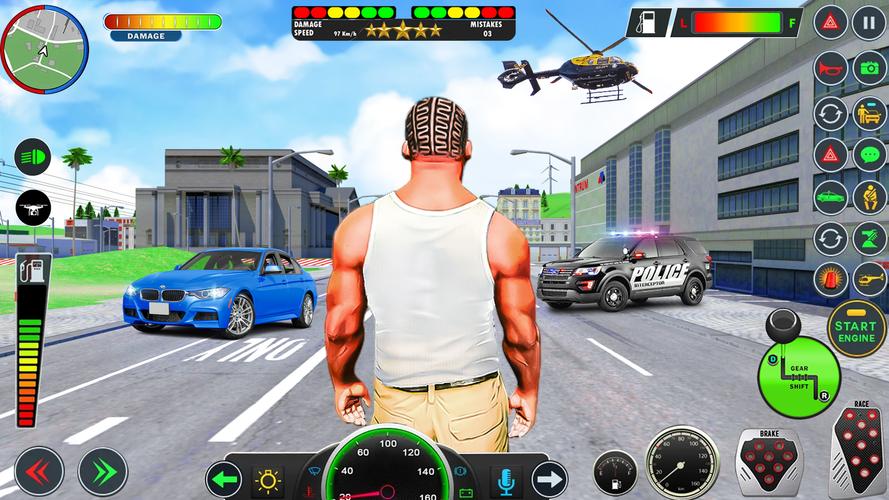The height and width of the screenshot is (500, 889).
Task: Activate the drone camera icon
Action: (x=32, y=208)
